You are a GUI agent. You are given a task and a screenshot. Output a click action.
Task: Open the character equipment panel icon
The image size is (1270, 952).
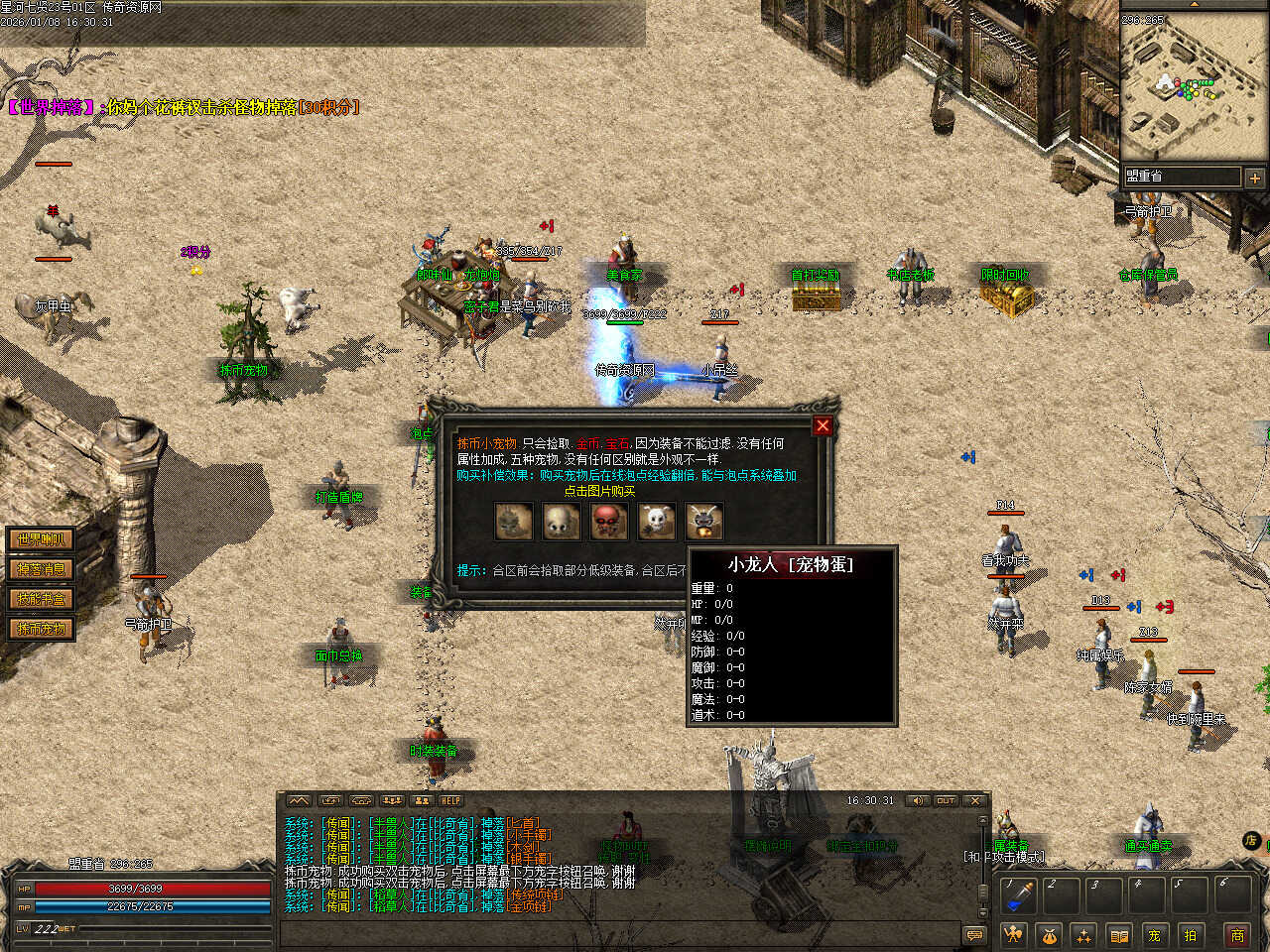coord(1013,934)
